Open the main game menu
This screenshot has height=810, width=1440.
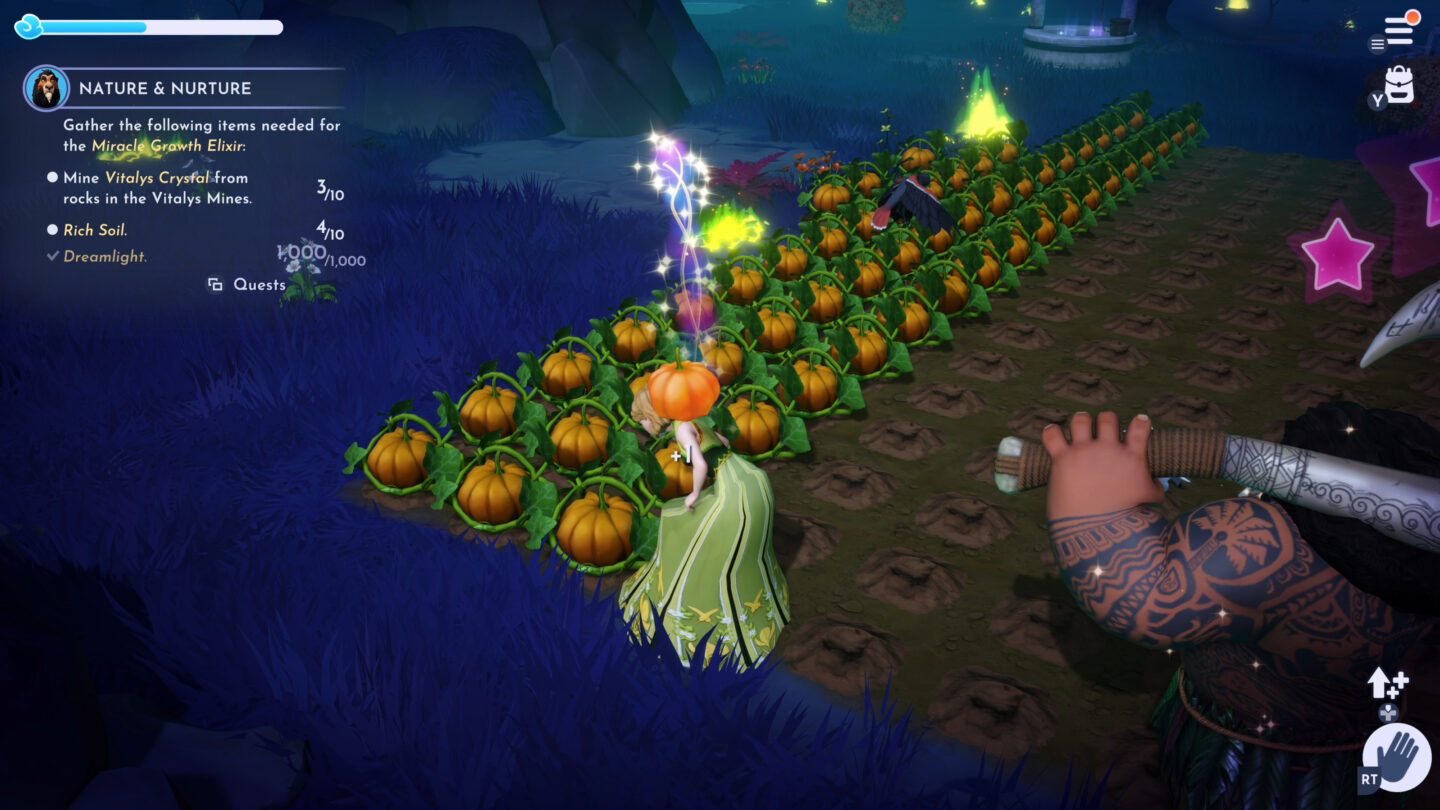click(x=1400, y=30)
